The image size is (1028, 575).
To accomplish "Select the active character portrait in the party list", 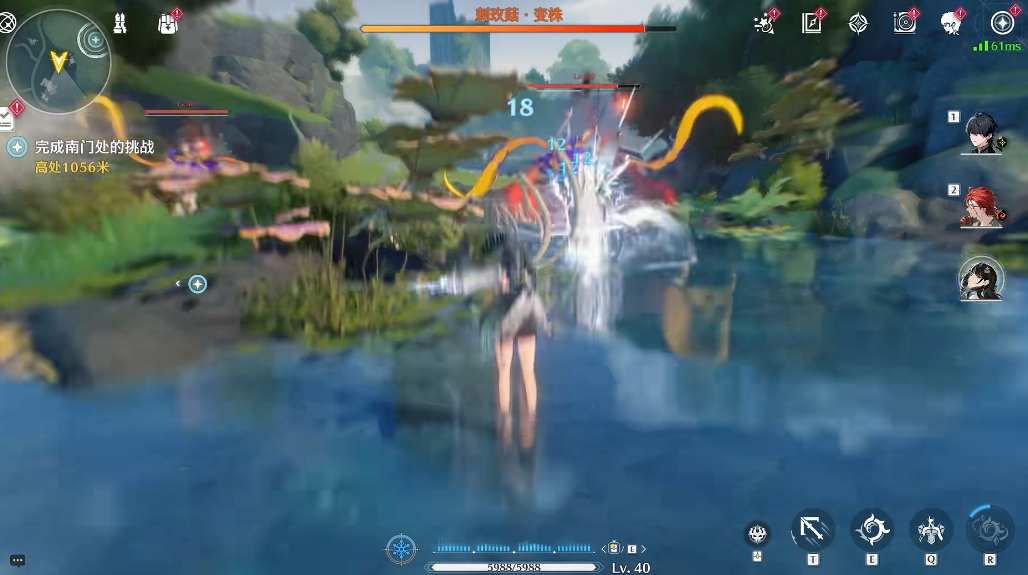I will click(981, 279).
